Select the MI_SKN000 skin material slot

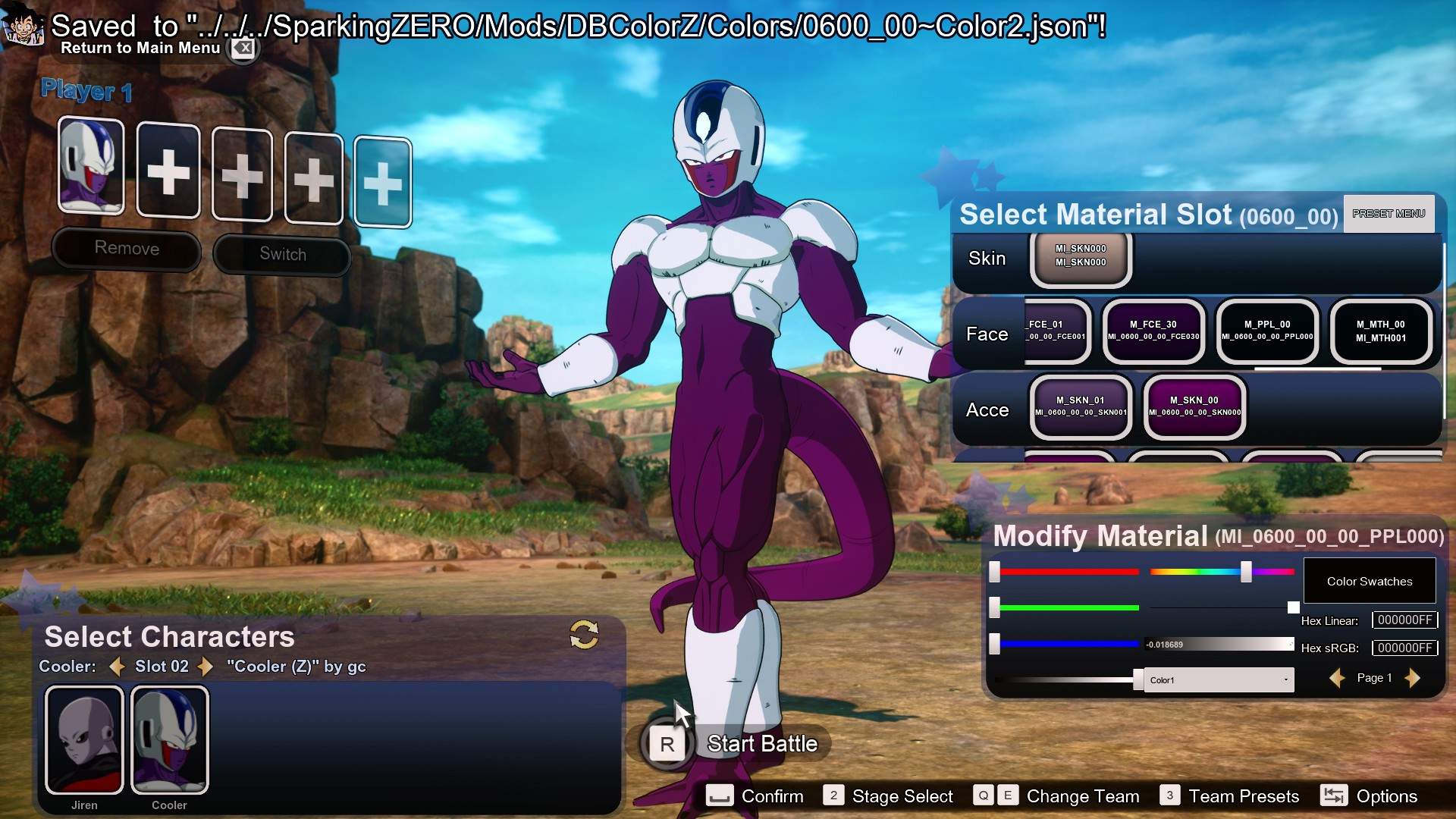1080,259
